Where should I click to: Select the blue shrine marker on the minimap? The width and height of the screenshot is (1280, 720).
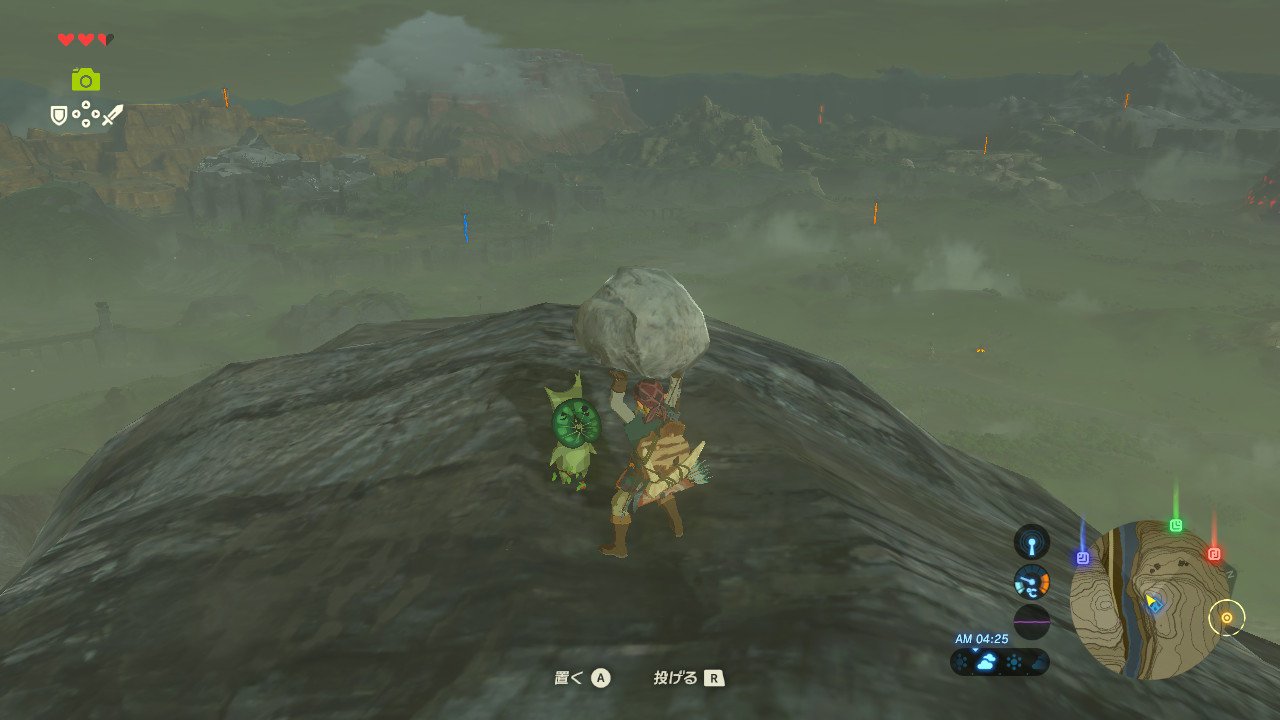click(x=1082, y=557)
